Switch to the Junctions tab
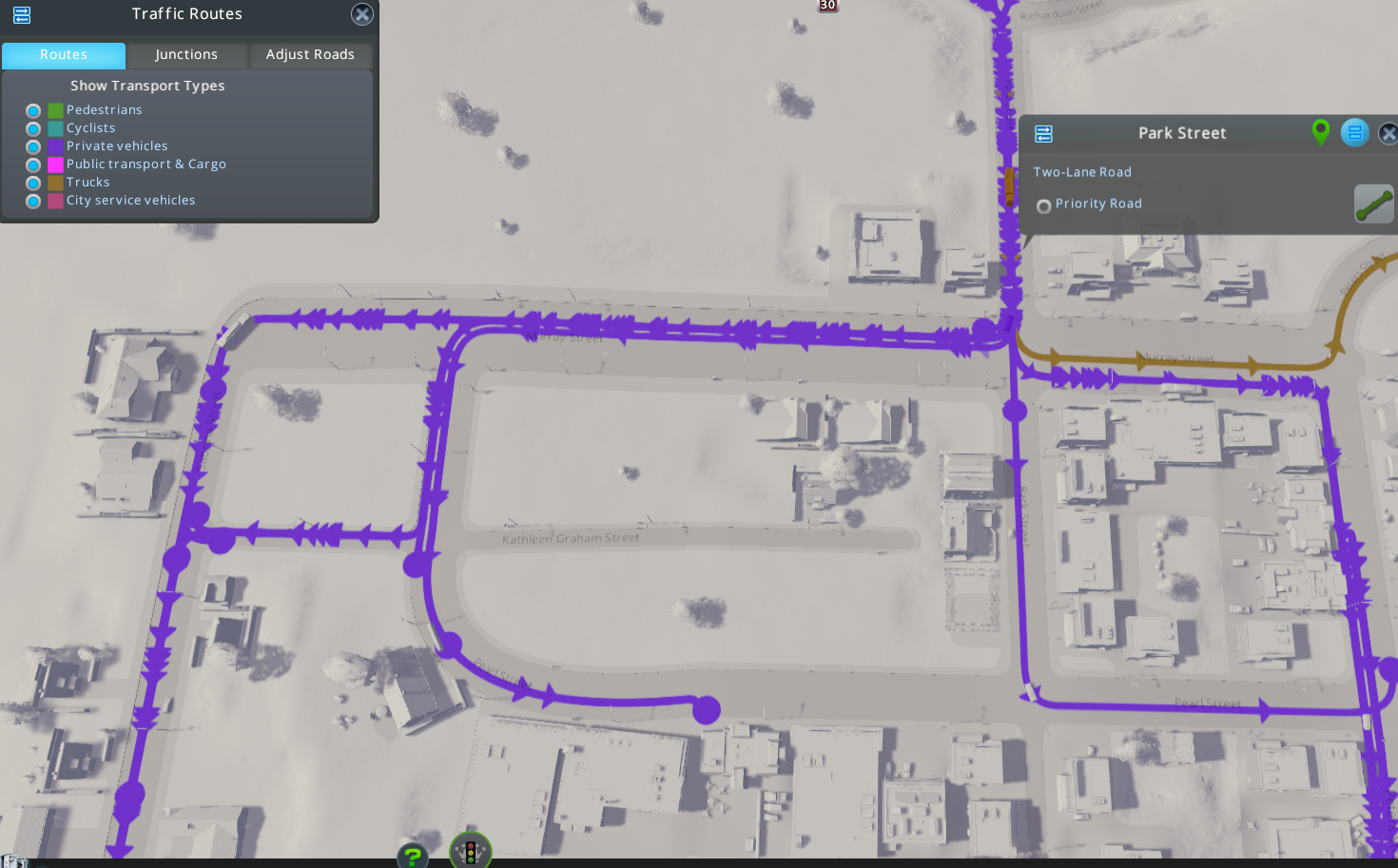The width and height of the screenshot is (1398, 868). click(x=187, y=54)
